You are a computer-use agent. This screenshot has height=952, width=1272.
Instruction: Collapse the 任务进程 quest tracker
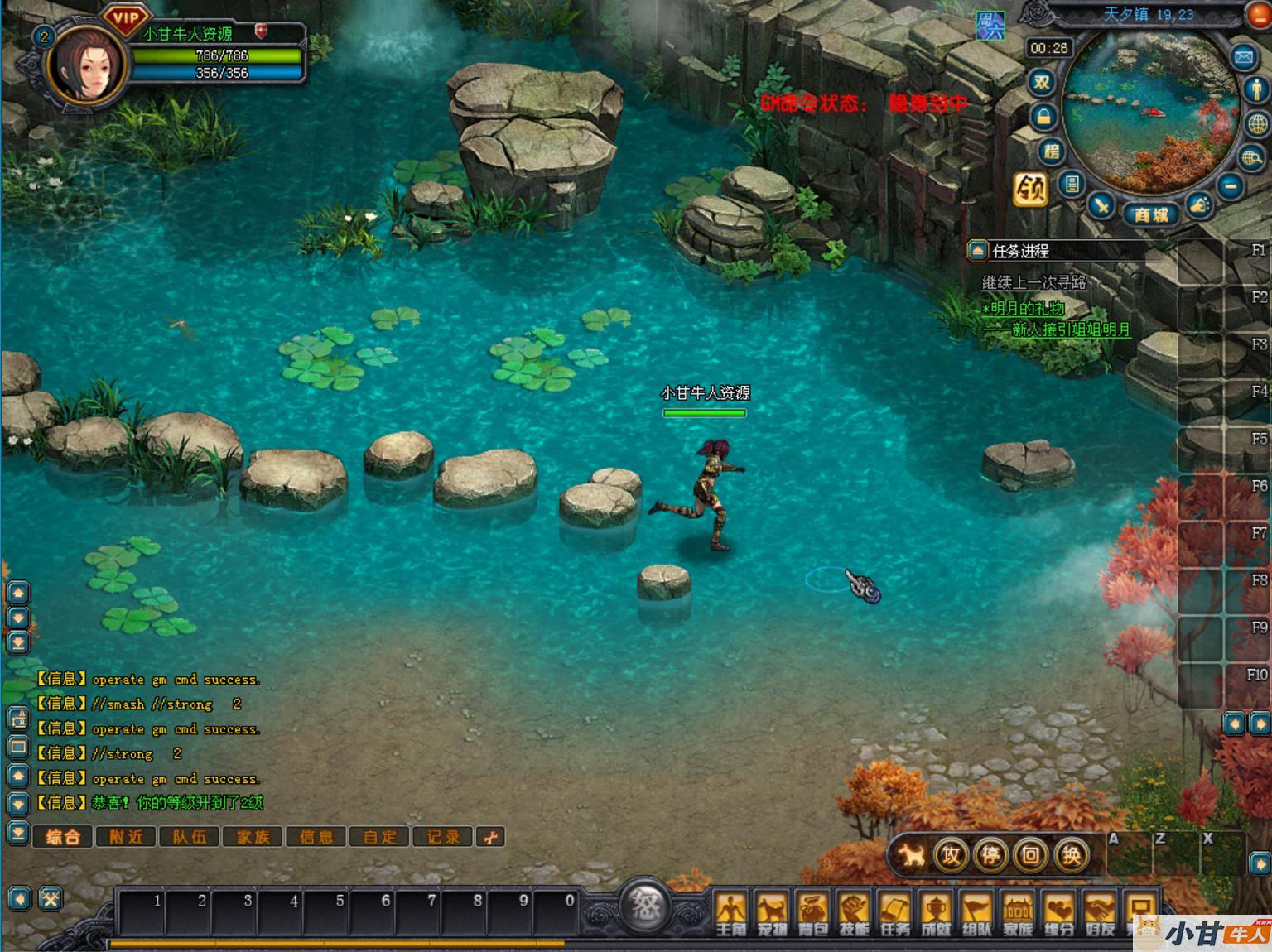978,250
